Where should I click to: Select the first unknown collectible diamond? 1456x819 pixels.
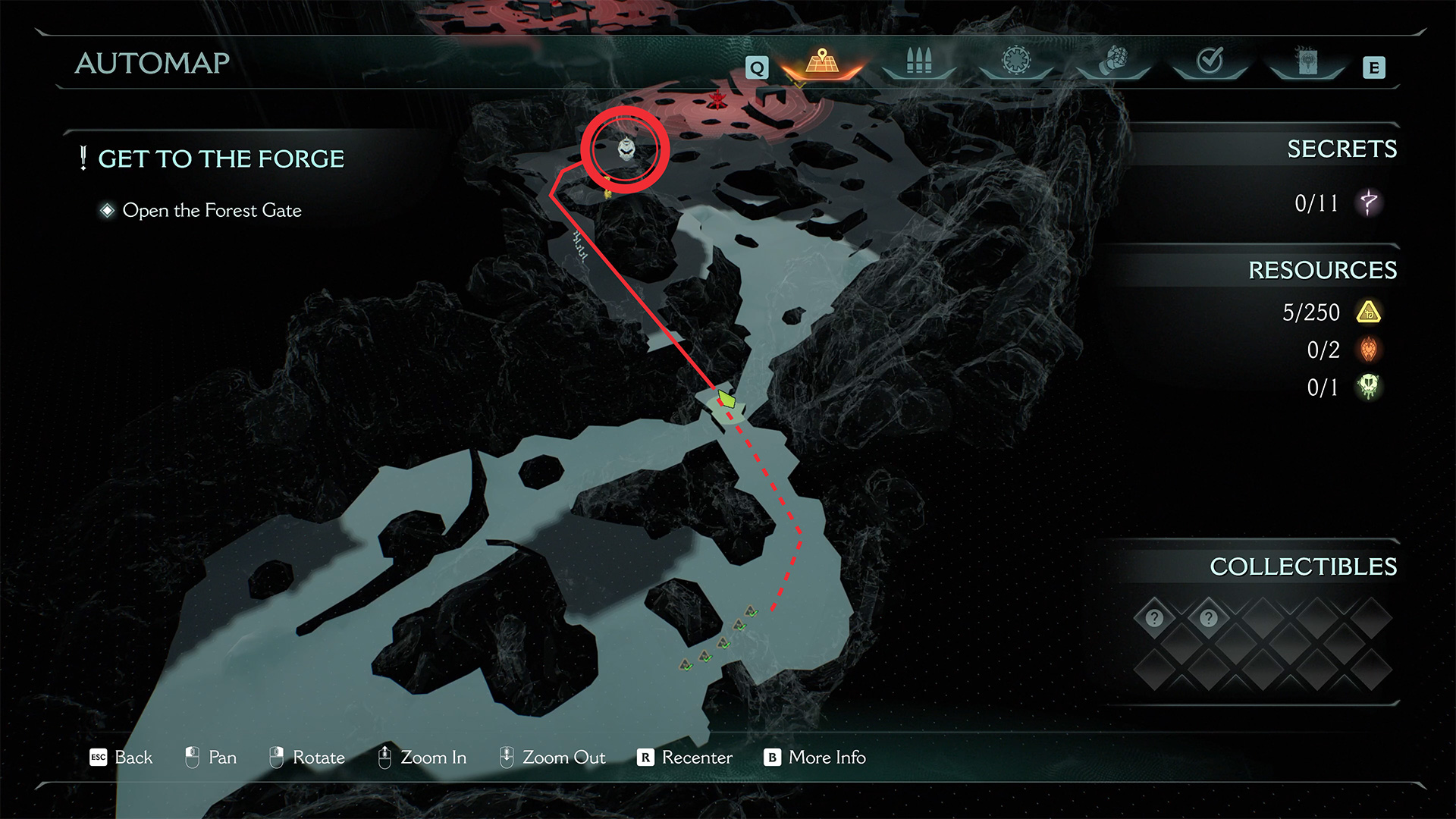pos(1154,618)
